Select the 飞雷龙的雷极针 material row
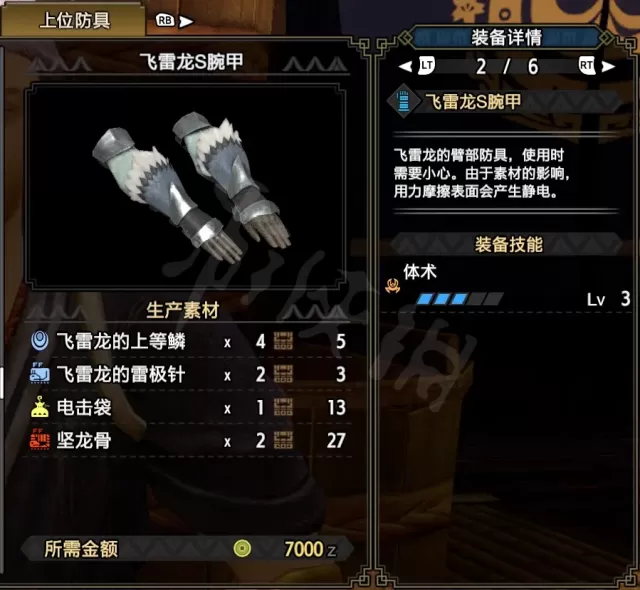 [190, 375]
